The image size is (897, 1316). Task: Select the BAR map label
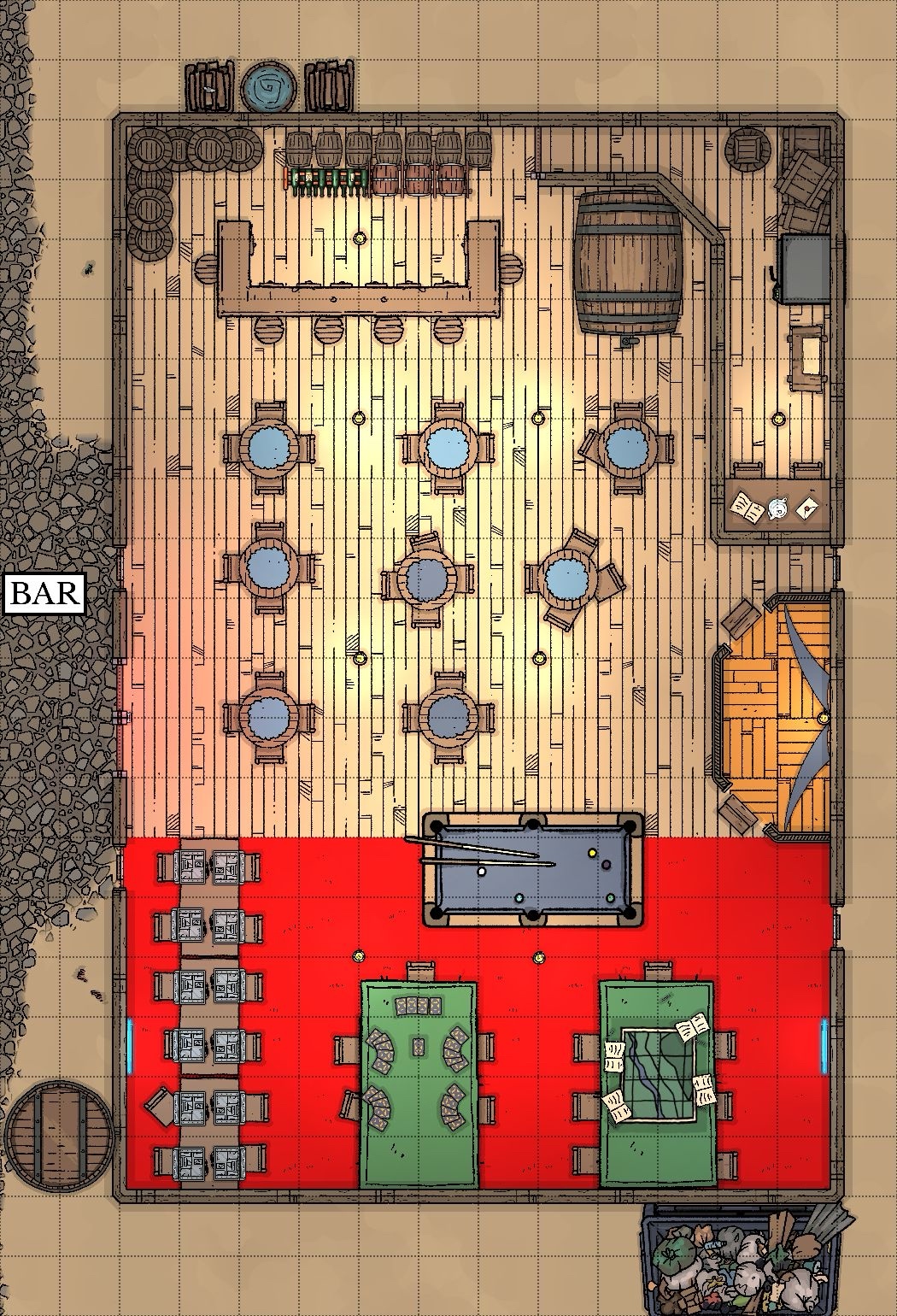click(46, 594)
